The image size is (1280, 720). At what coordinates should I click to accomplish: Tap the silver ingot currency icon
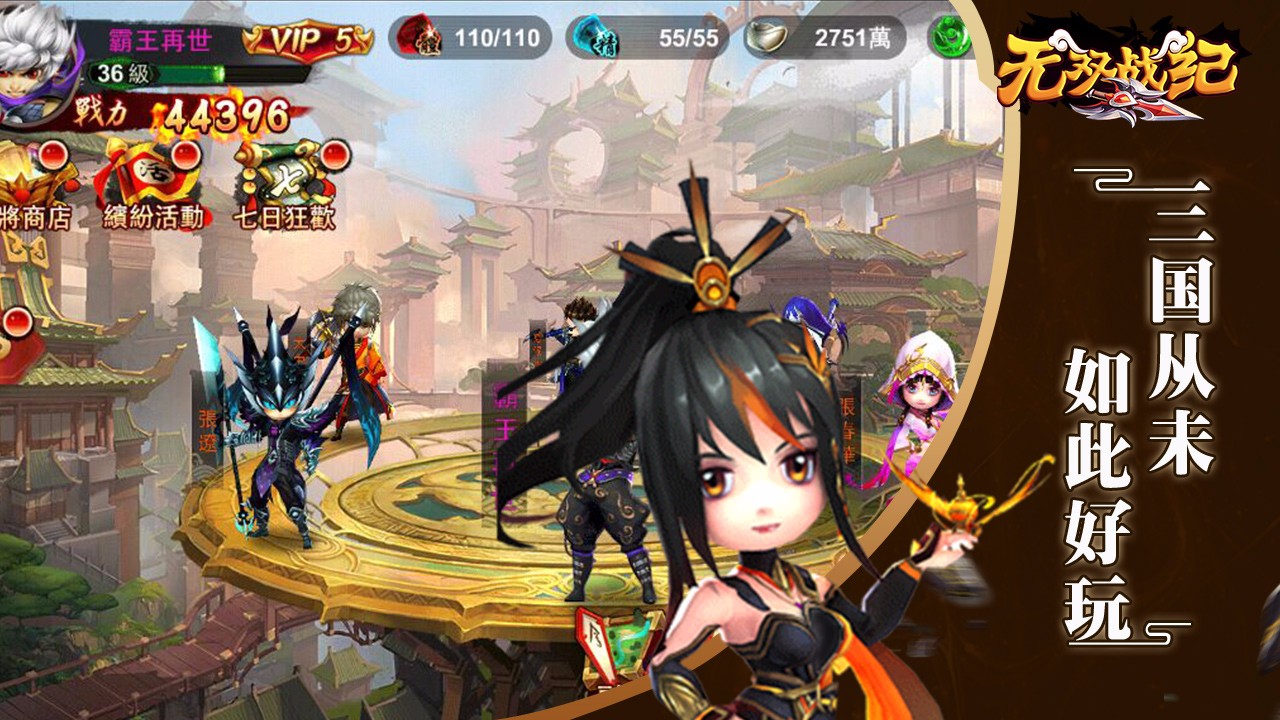click(x=768, y=39)
